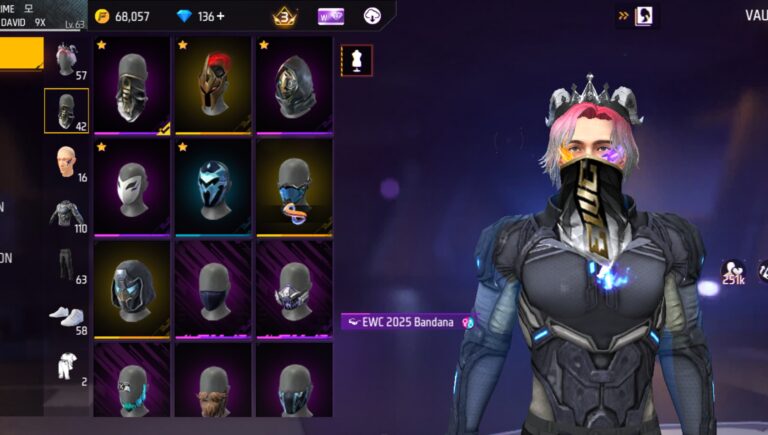Choose the glowing blue cyber mask
The height and width of the screenshot is (435, 768).
[x=212, y=186]
